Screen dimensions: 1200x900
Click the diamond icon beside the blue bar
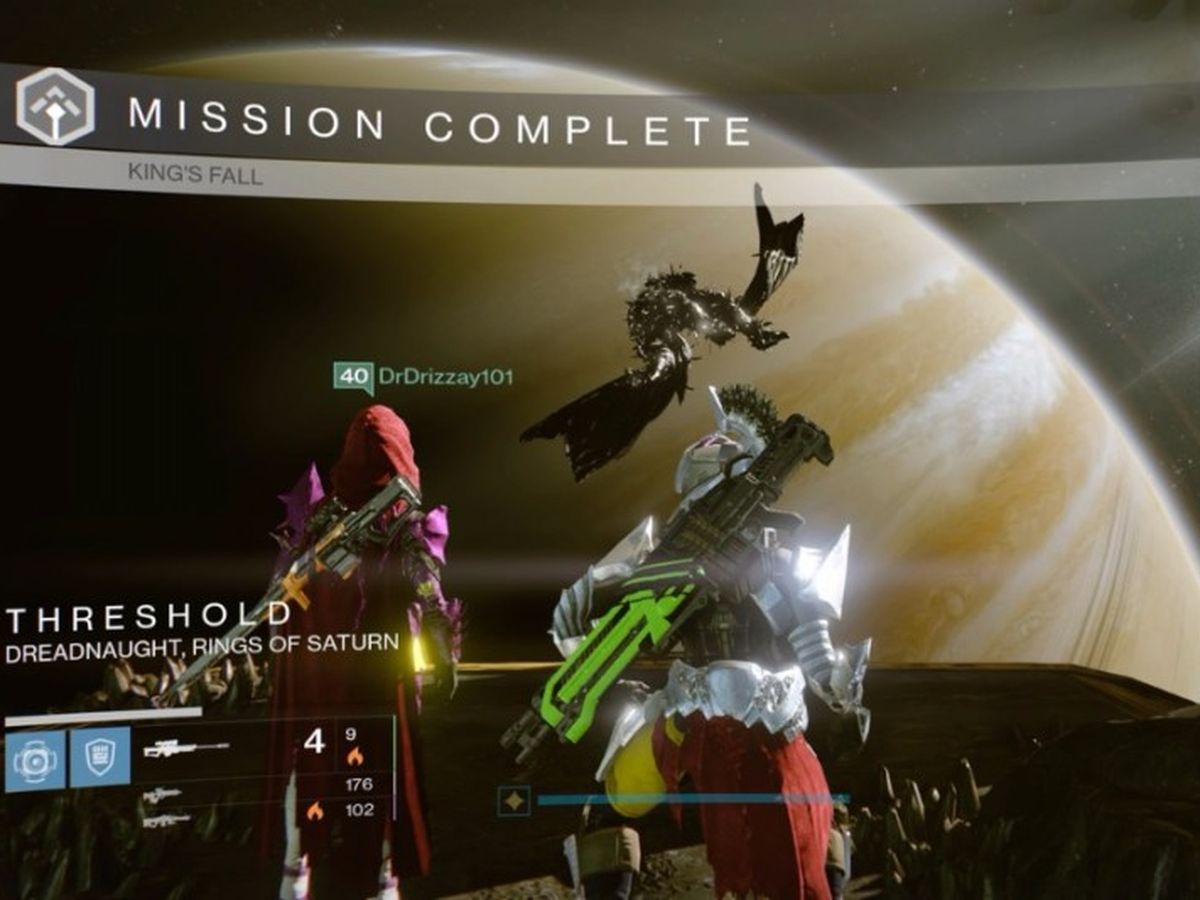click(x=513, y=800)
